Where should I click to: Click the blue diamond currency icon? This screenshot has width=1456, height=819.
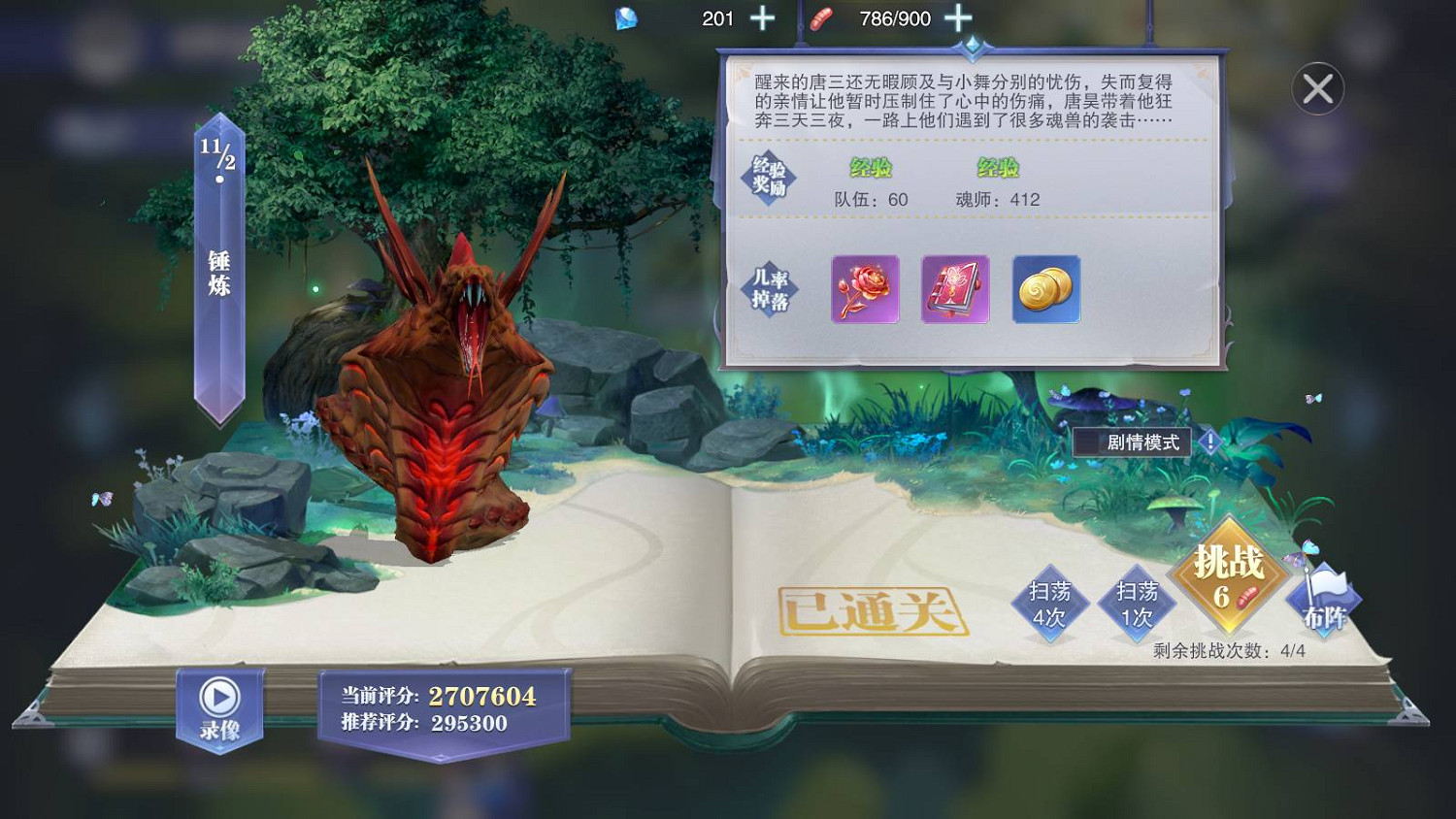tap(627, 17)
